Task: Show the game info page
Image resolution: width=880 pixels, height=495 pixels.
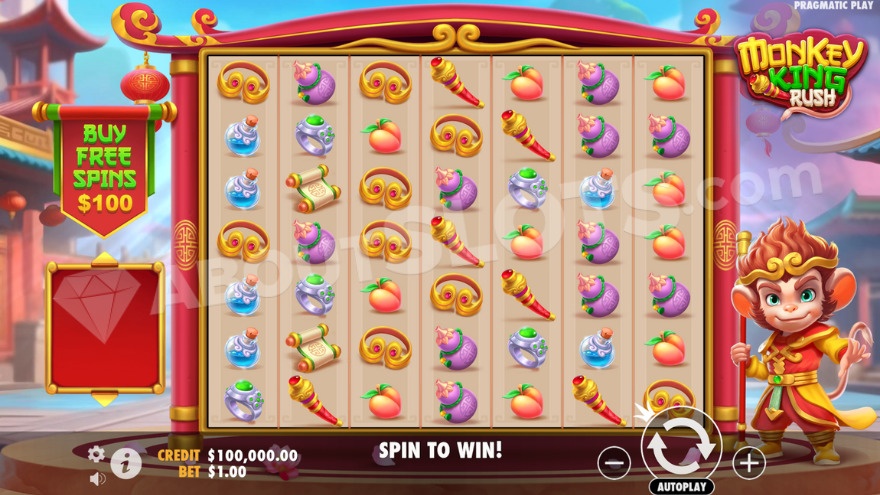Action: pyautogui.click(x=125, y=462)
